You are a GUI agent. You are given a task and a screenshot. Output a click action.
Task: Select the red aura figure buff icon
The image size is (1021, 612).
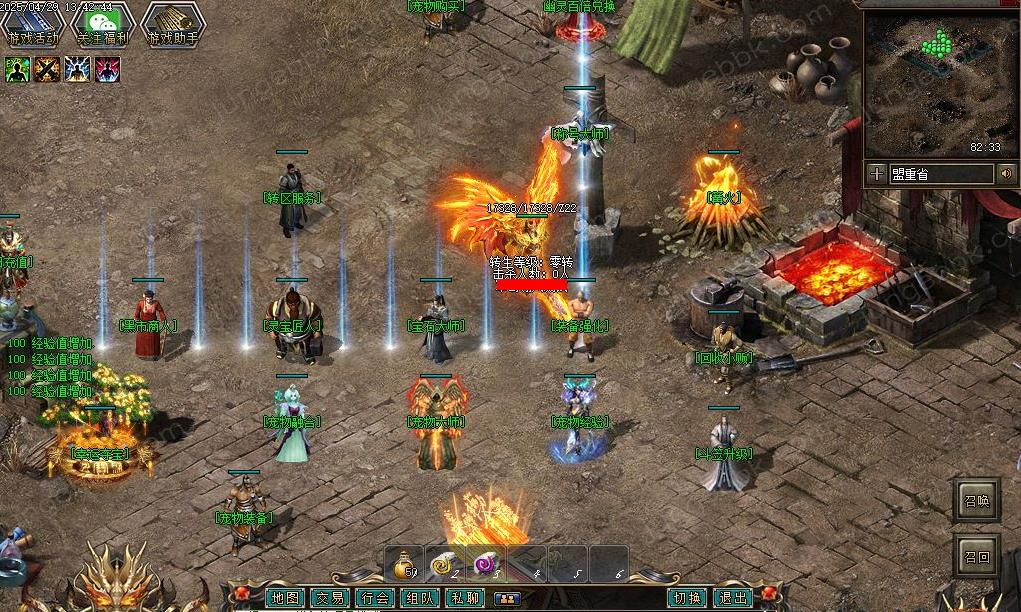click(107, 69)
